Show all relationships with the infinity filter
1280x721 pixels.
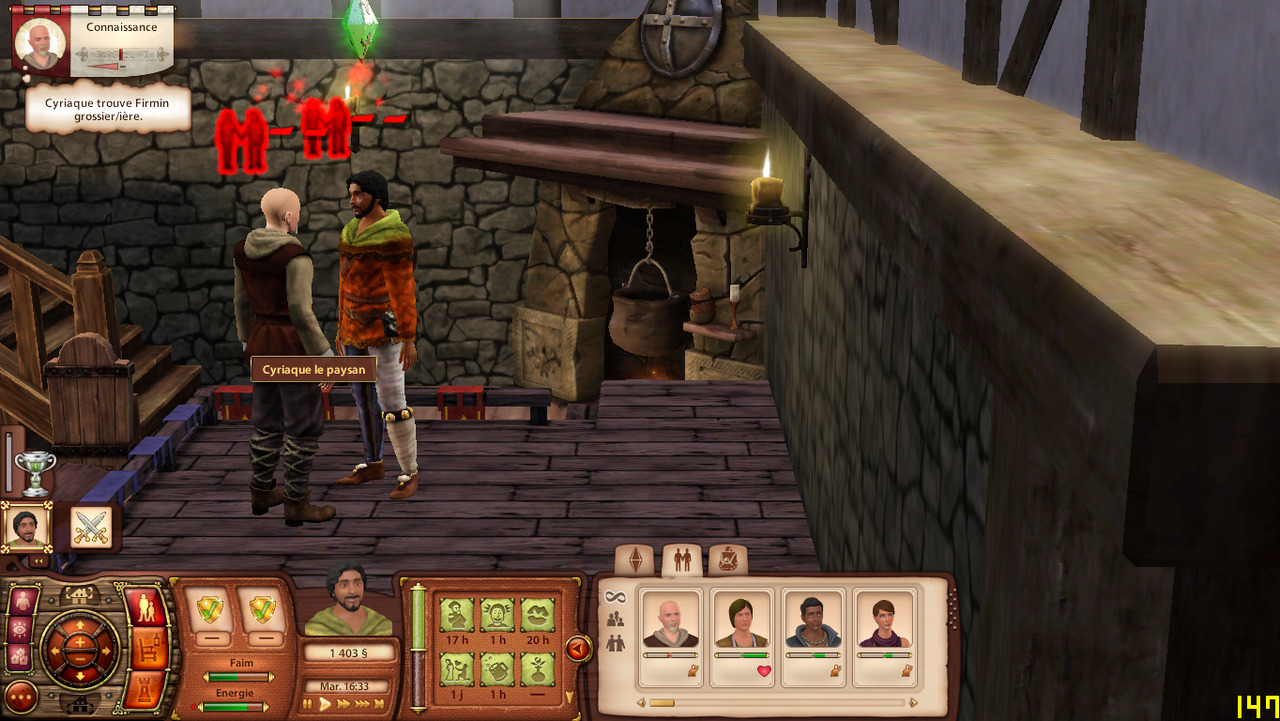click(x=616, y=598)
